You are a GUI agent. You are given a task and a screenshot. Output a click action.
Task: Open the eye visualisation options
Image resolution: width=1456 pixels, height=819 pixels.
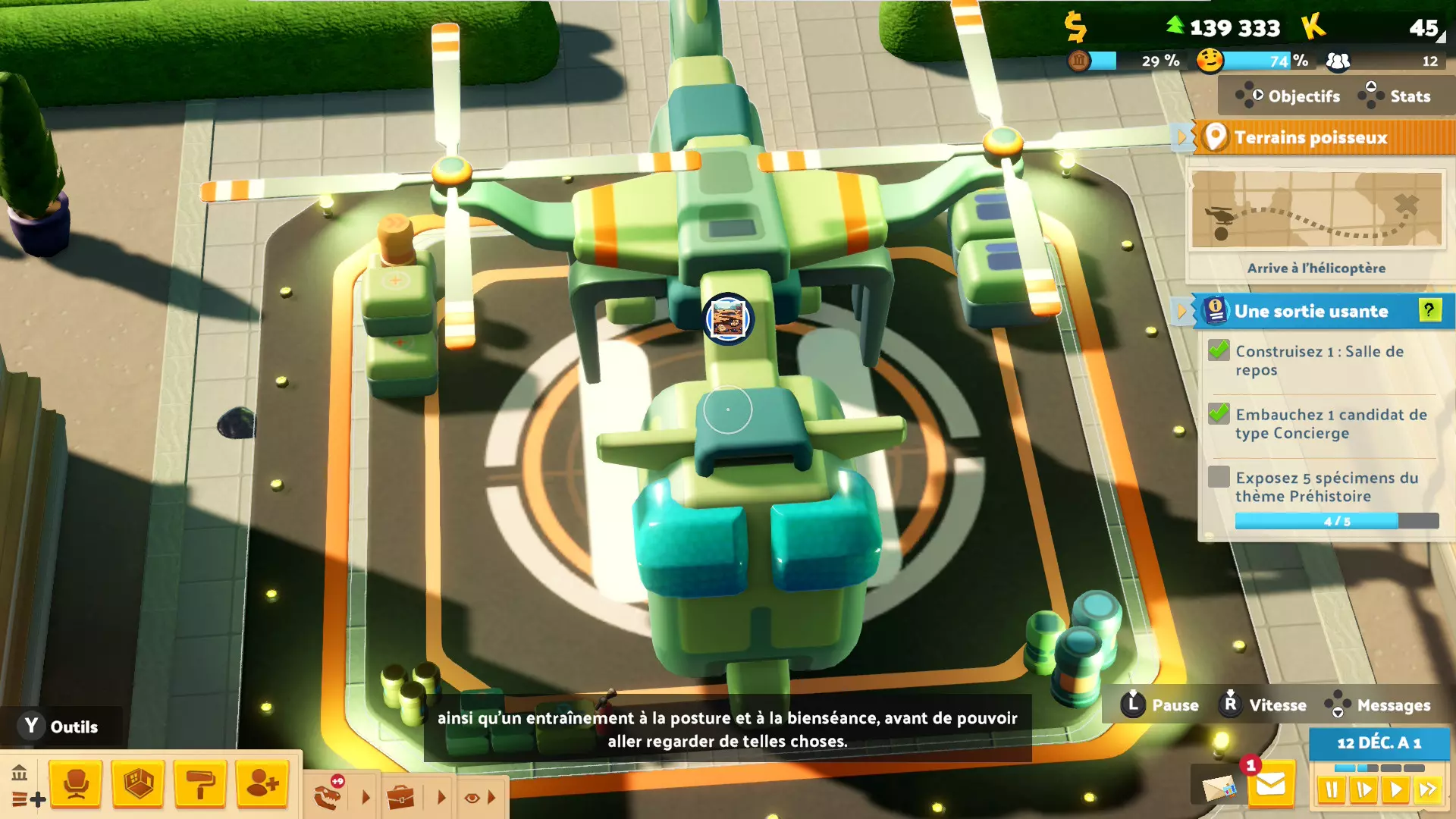[x=472, y=797]
